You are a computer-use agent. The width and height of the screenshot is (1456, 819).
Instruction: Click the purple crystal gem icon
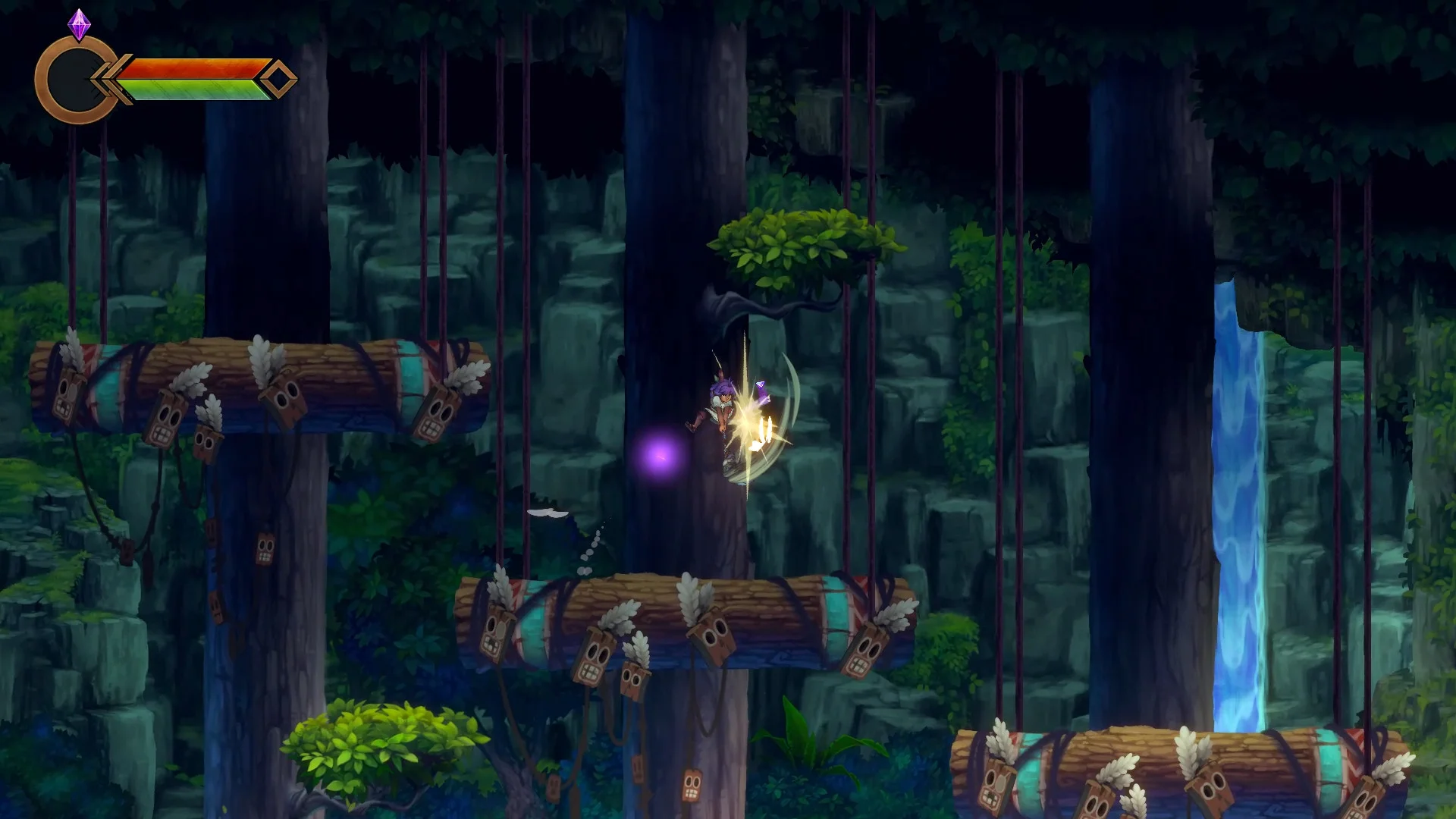point(79,25)
